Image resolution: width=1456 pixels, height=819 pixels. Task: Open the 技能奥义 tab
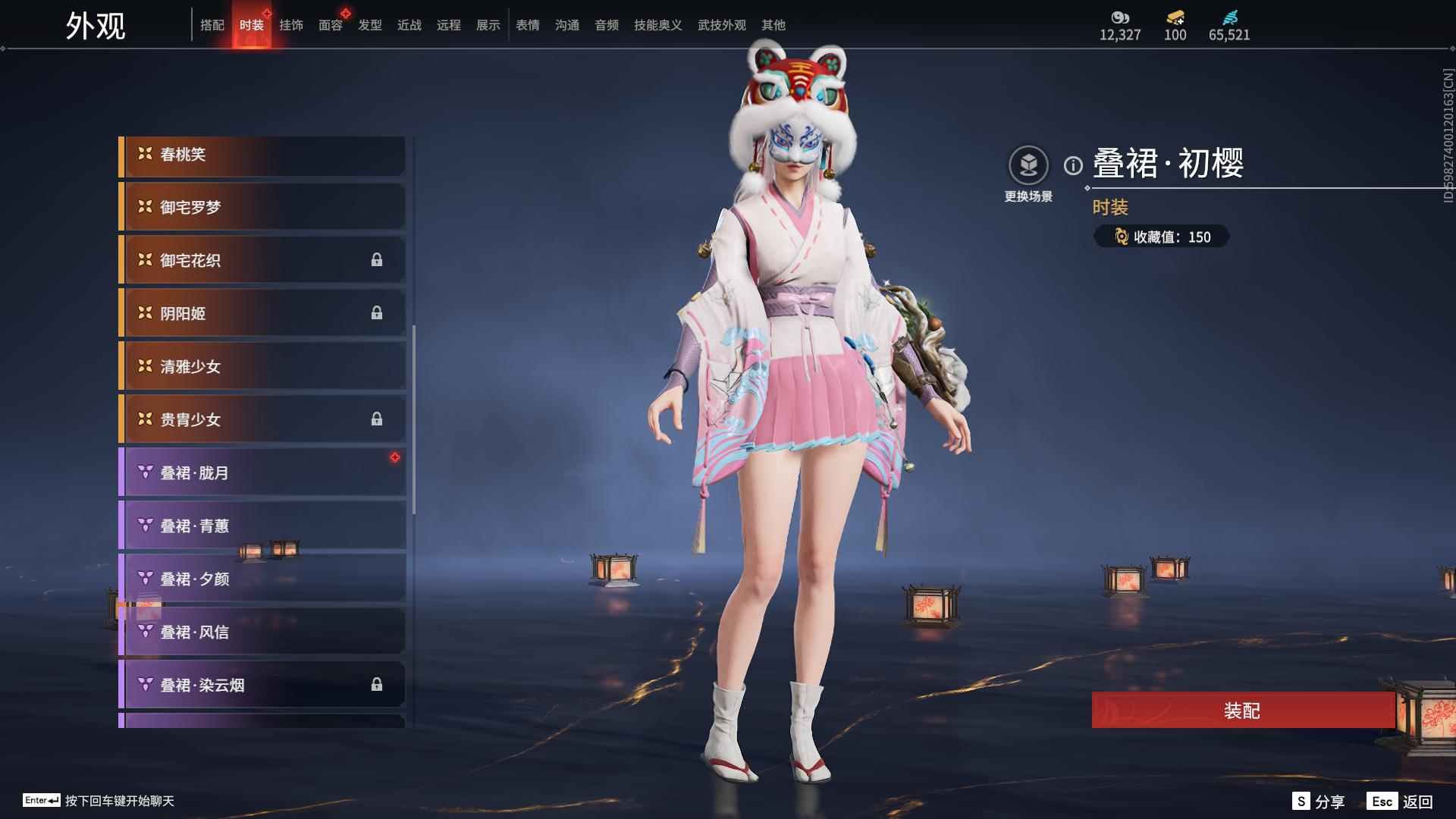click(658, 25)
